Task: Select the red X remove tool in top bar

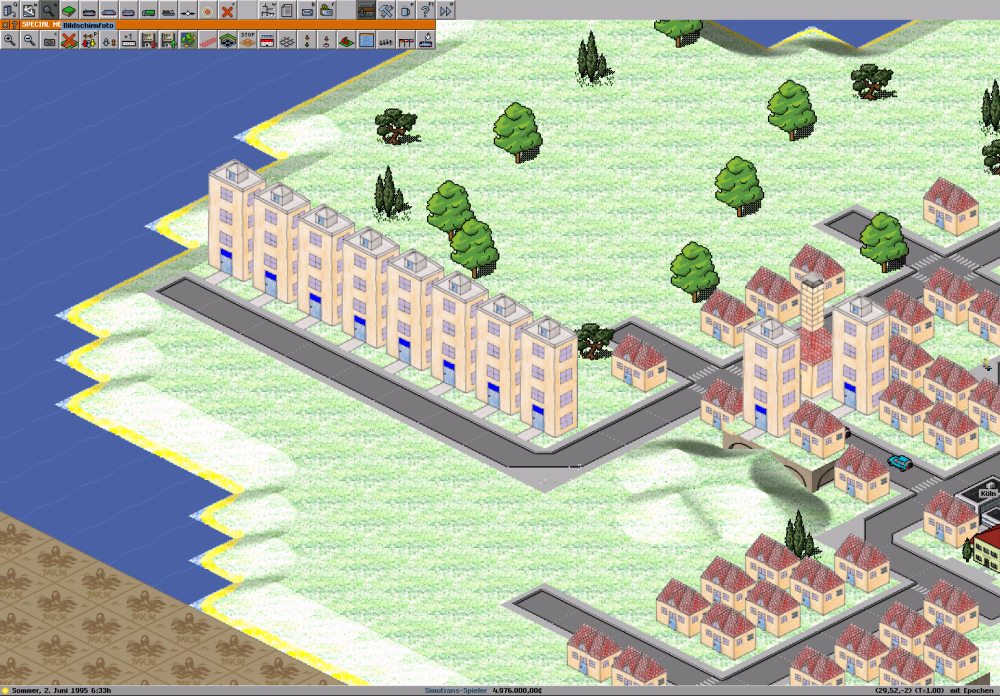Action: pyautogui.click(x=228, y=10)
